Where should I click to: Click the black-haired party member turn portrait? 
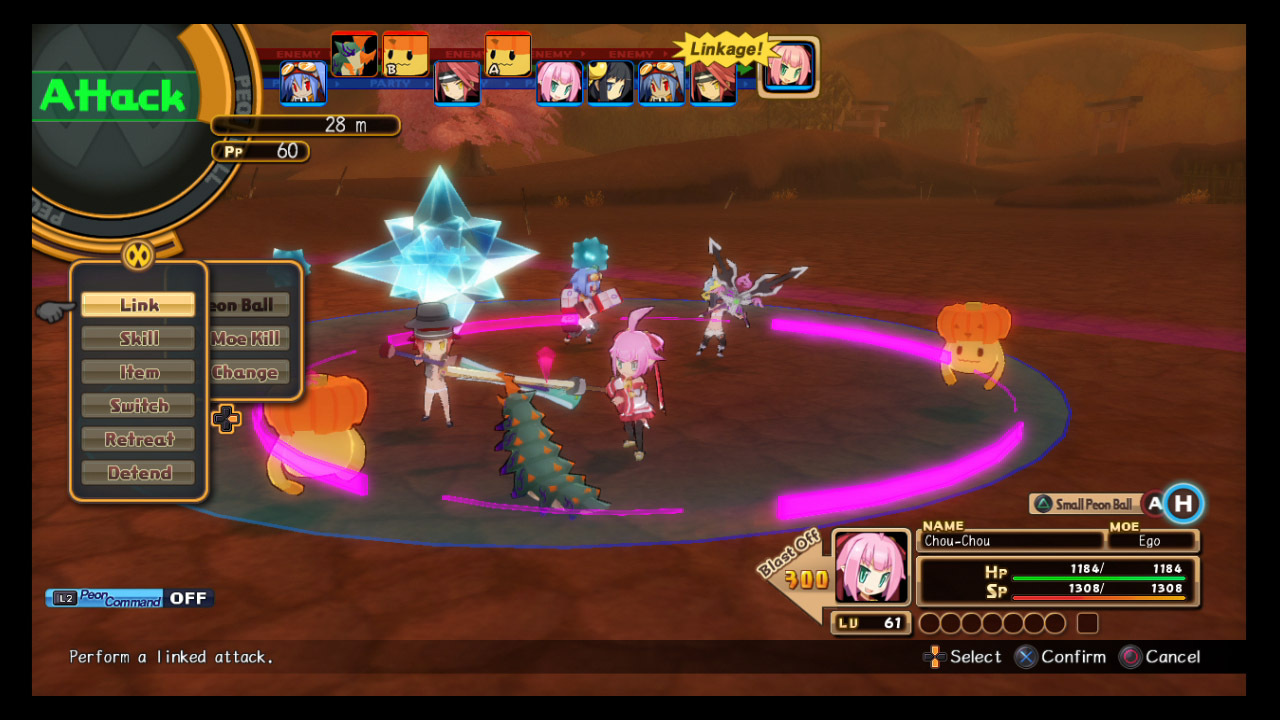(x=610, y=83)
